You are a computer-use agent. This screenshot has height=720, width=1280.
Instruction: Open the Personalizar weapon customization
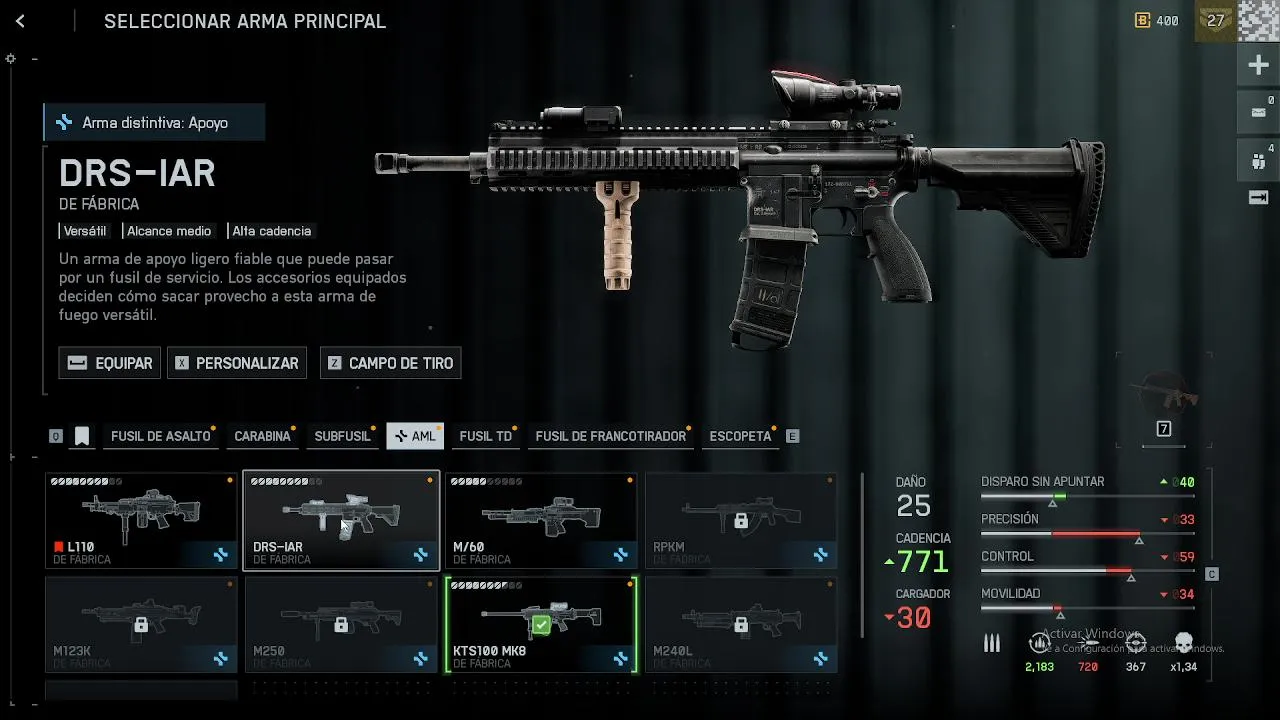point(236,363)
